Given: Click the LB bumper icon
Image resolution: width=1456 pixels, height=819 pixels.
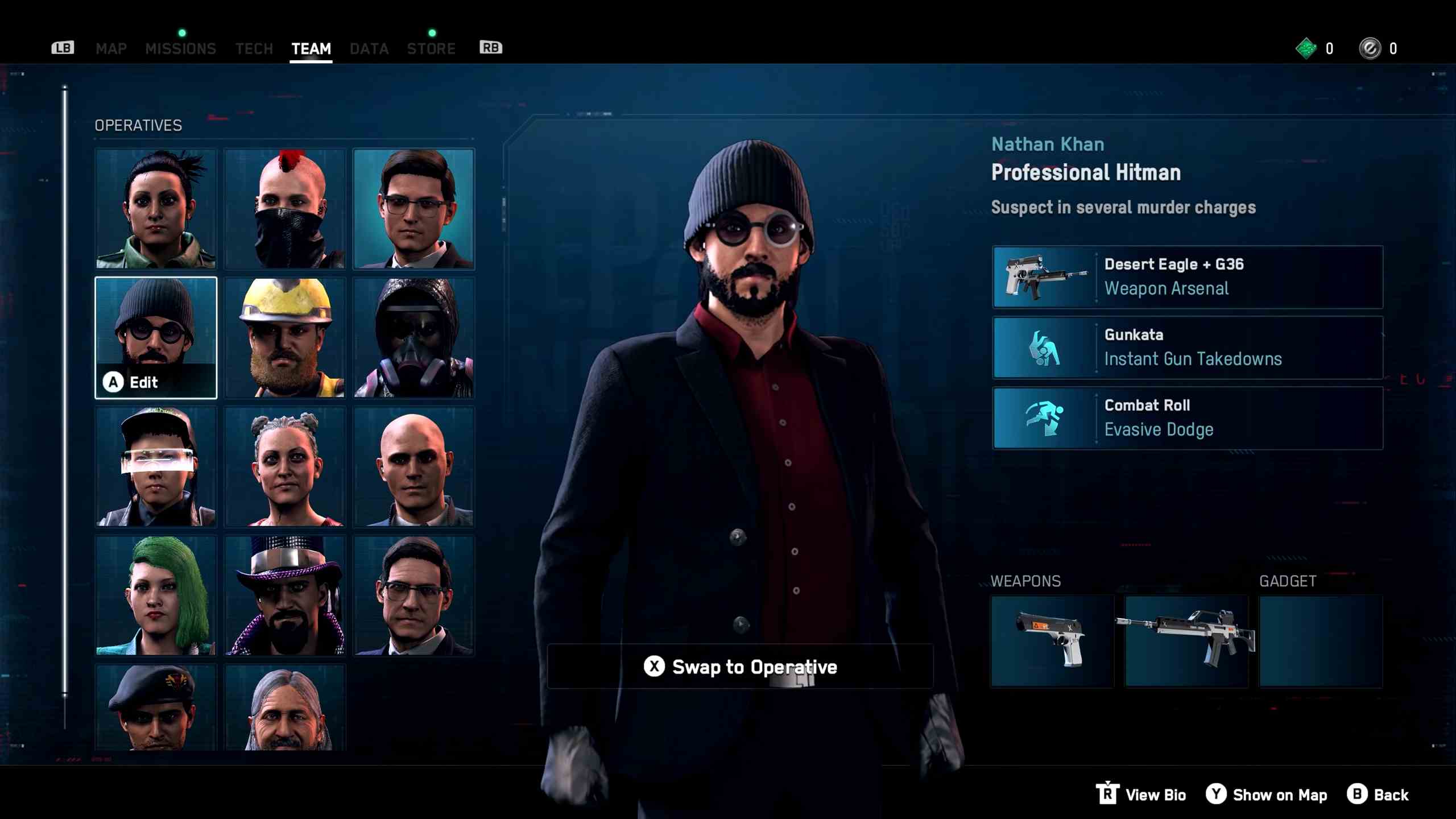Looking at the screenshot, I should pos(63,48).
